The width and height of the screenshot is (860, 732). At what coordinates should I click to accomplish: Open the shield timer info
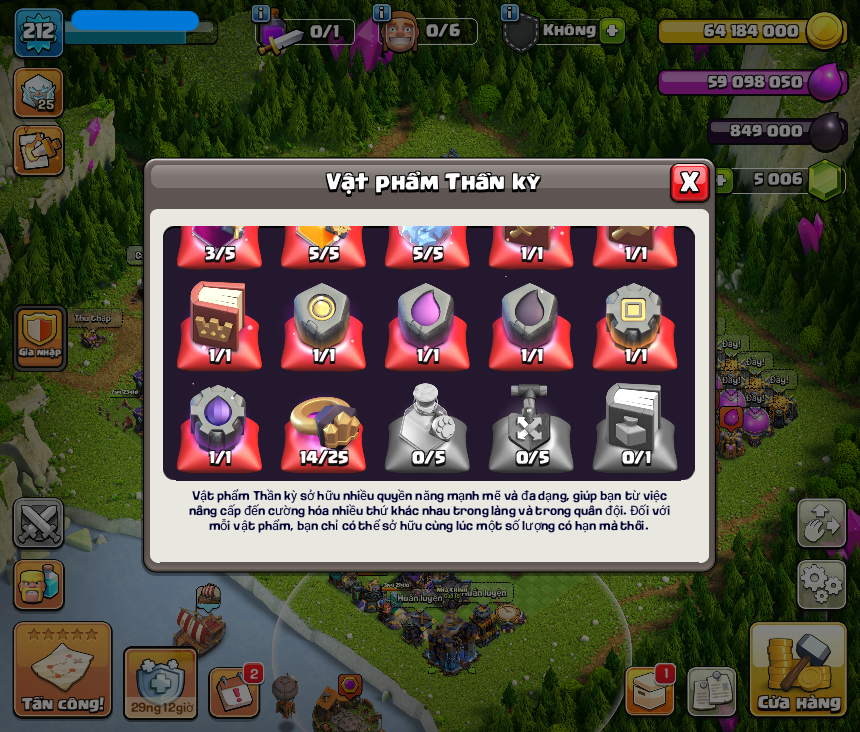click(160, 682)
